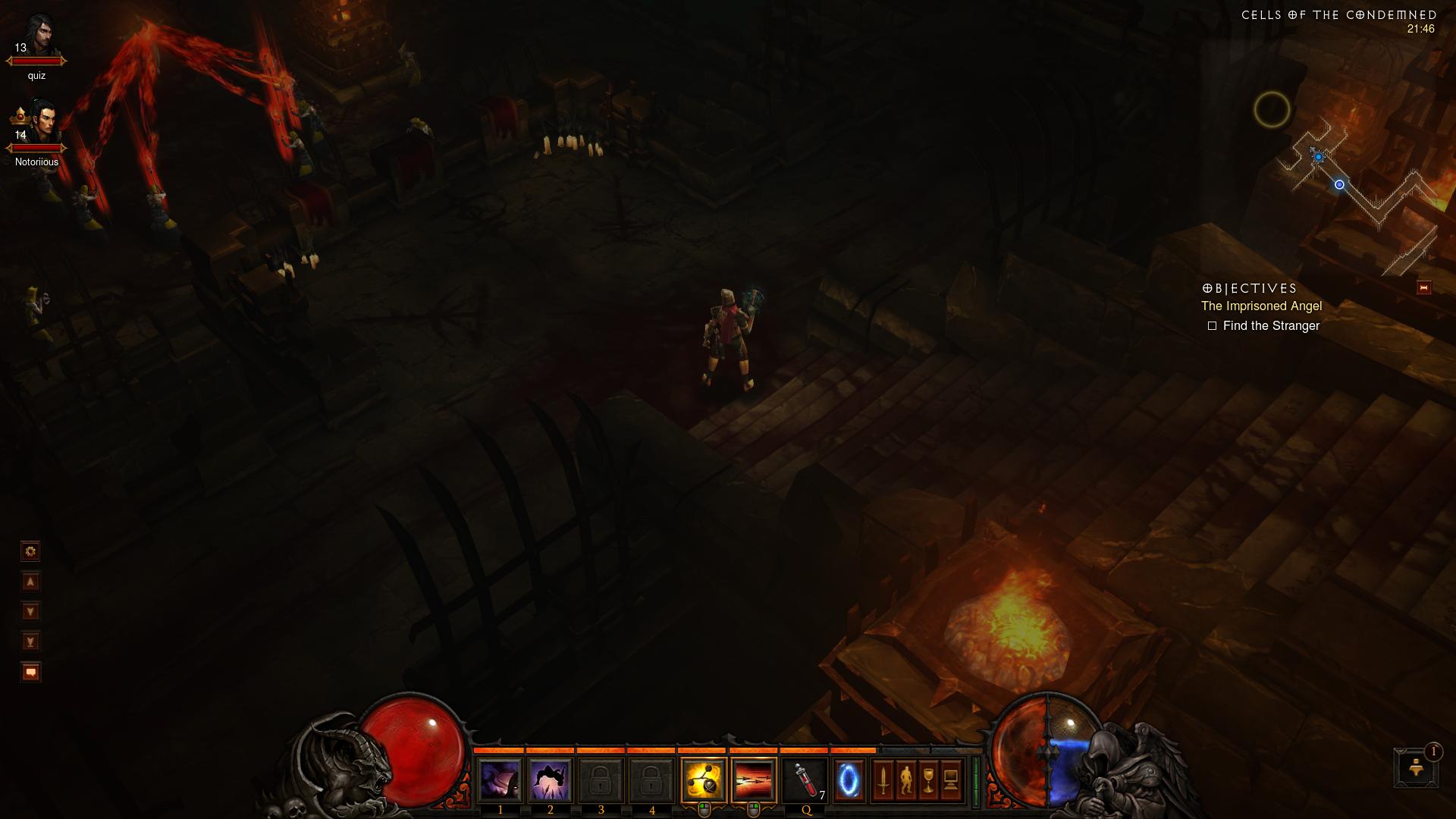Drink the red health potion
Screen dimensions: 1456x819
(805, 780)
